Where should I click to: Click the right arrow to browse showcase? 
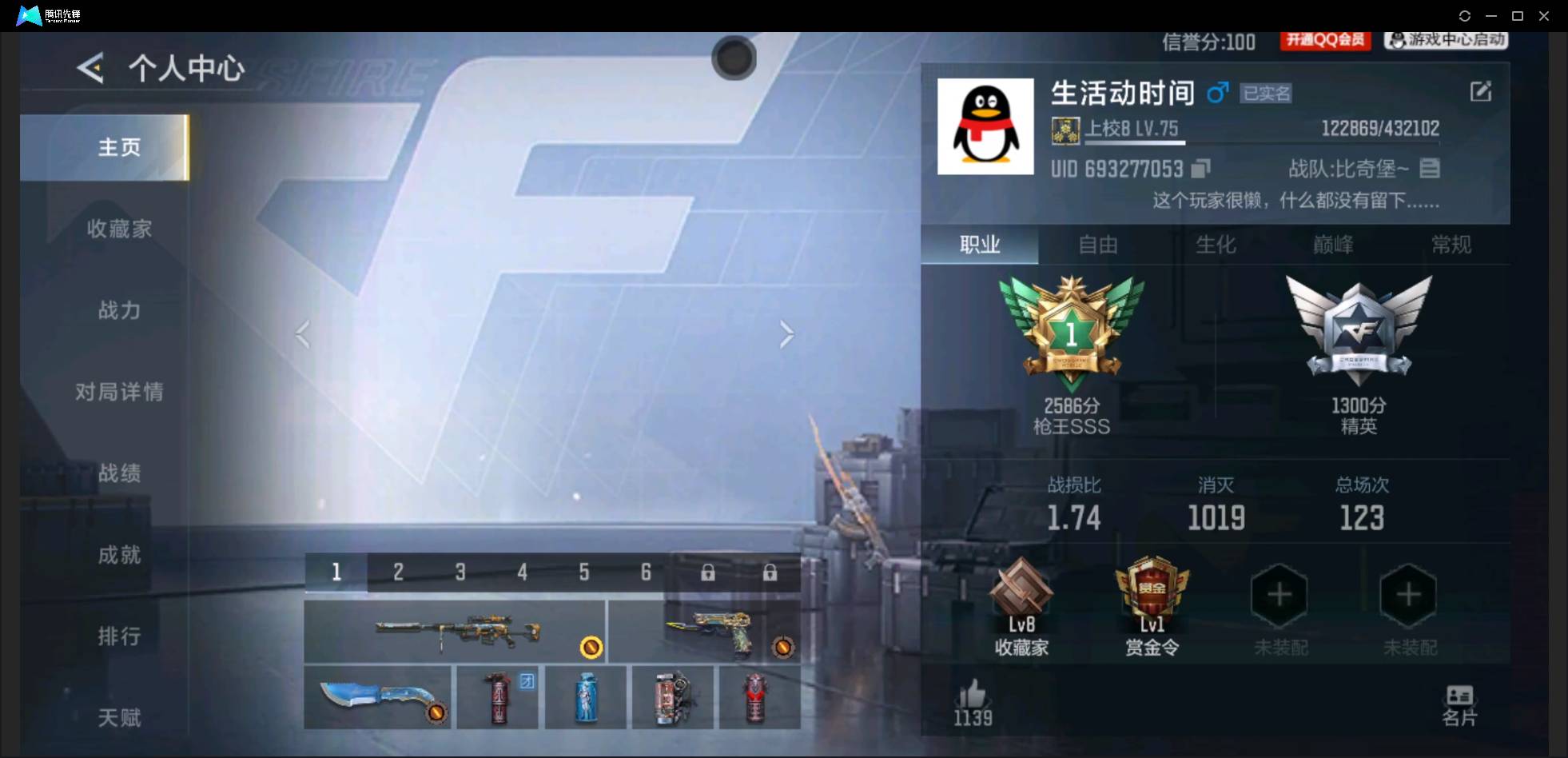click(x=786, y=333)
